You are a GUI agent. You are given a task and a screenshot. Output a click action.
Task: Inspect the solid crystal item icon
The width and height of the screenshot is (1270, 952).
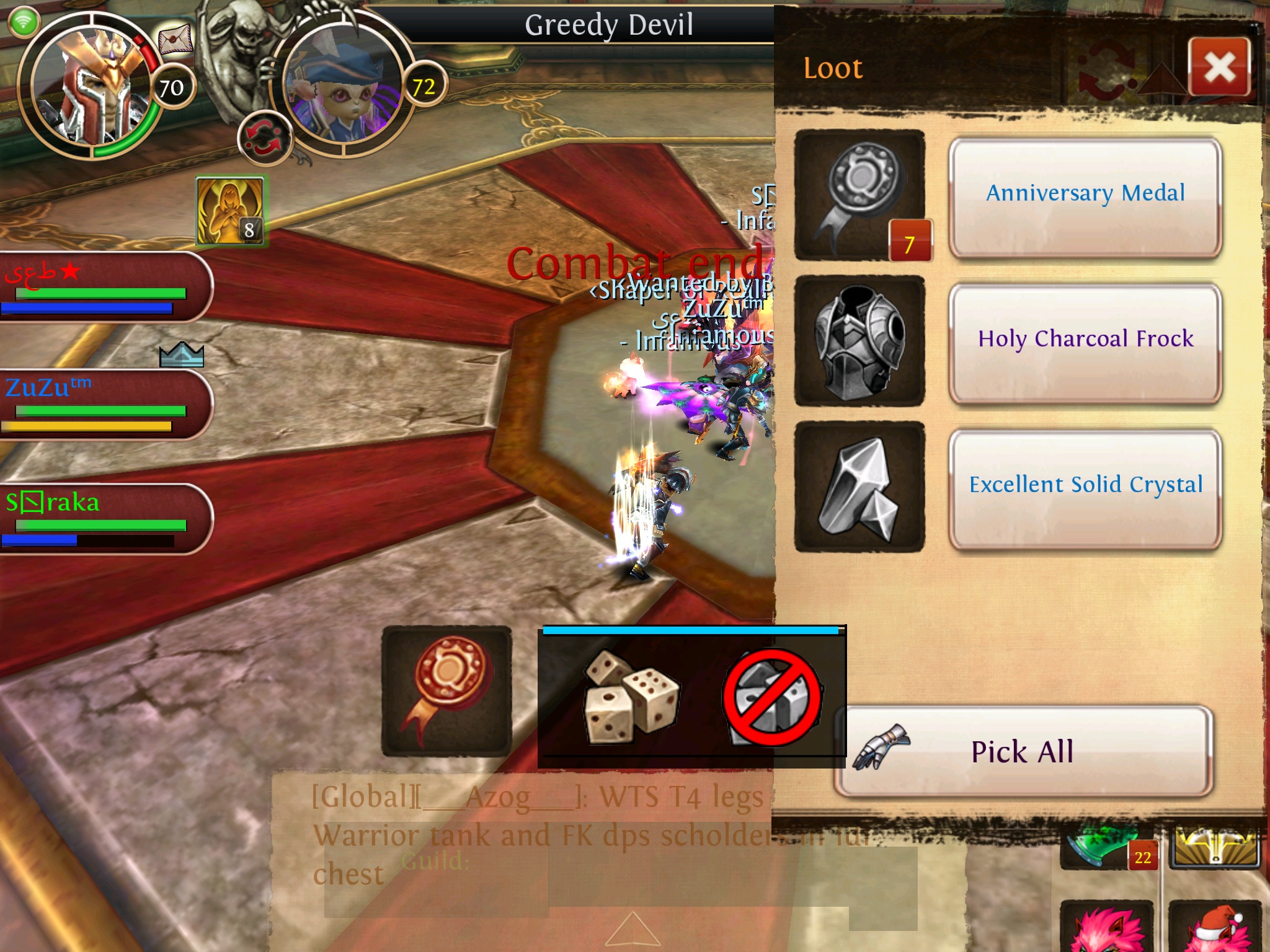click(x=860, y=487)
